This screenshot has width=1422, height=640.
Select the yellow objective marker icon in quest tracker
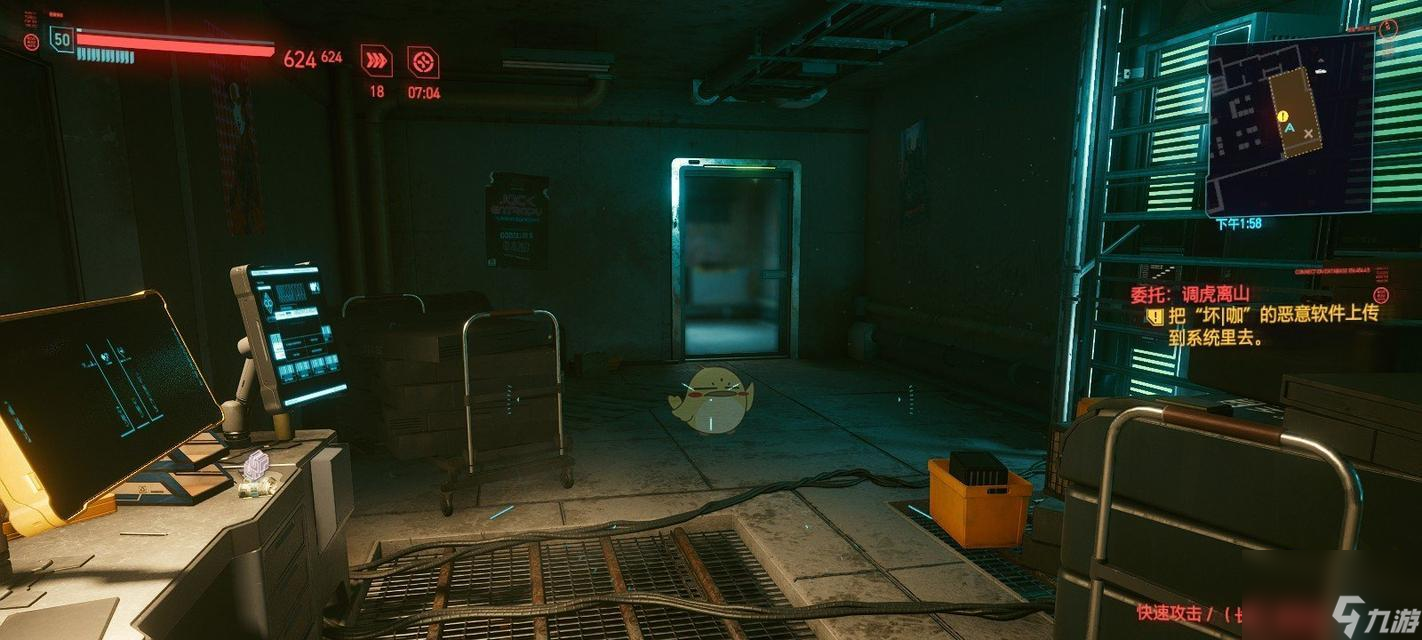click(x=1155, y=316)
